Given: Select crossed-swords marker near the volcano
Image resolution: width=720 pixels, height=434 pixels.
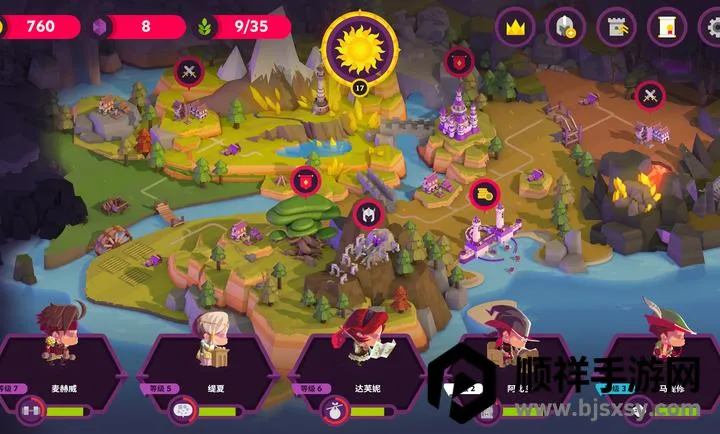Looking at the screenshot, I should click(x=650, y=96).
